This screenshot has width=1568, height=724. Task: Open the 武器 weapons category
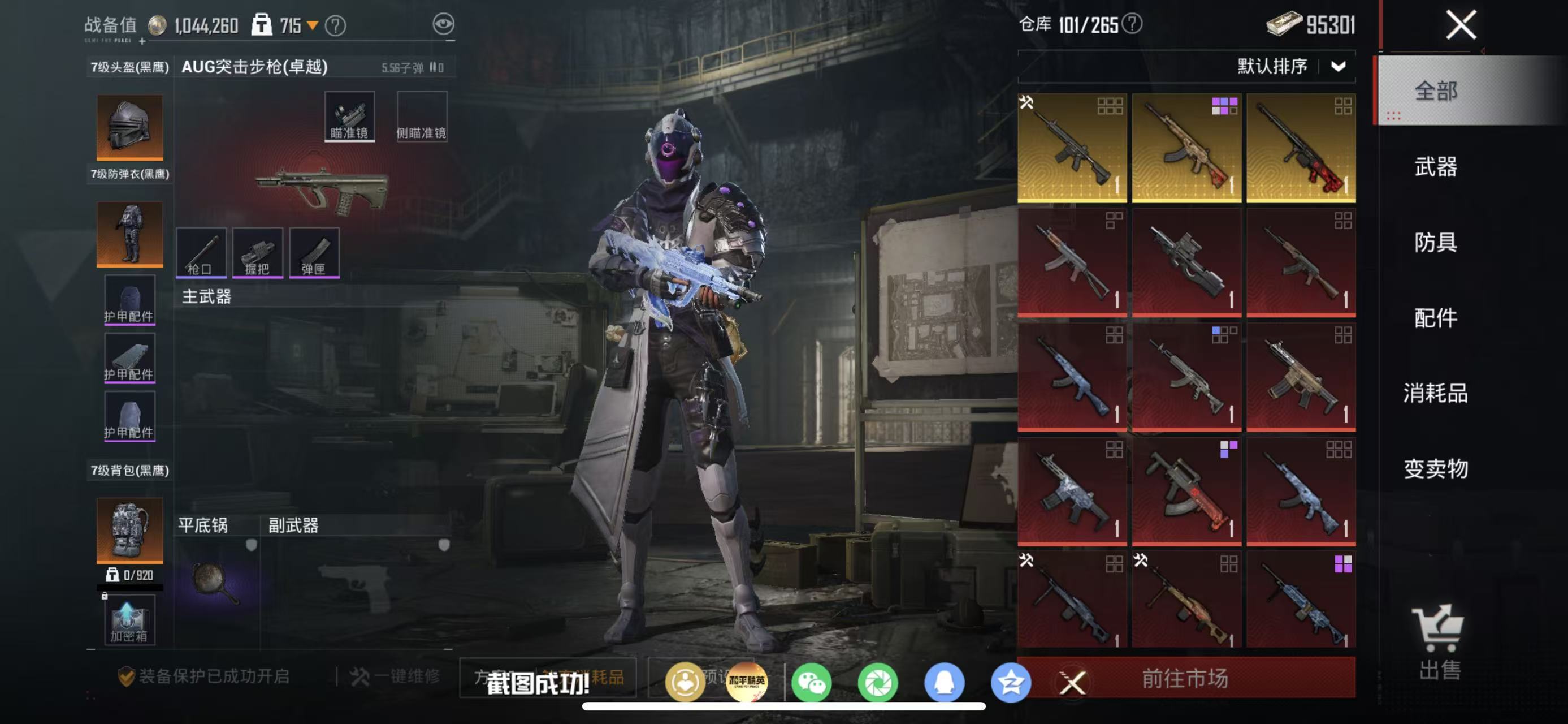pyautogui.click(x=1435, y=167)
